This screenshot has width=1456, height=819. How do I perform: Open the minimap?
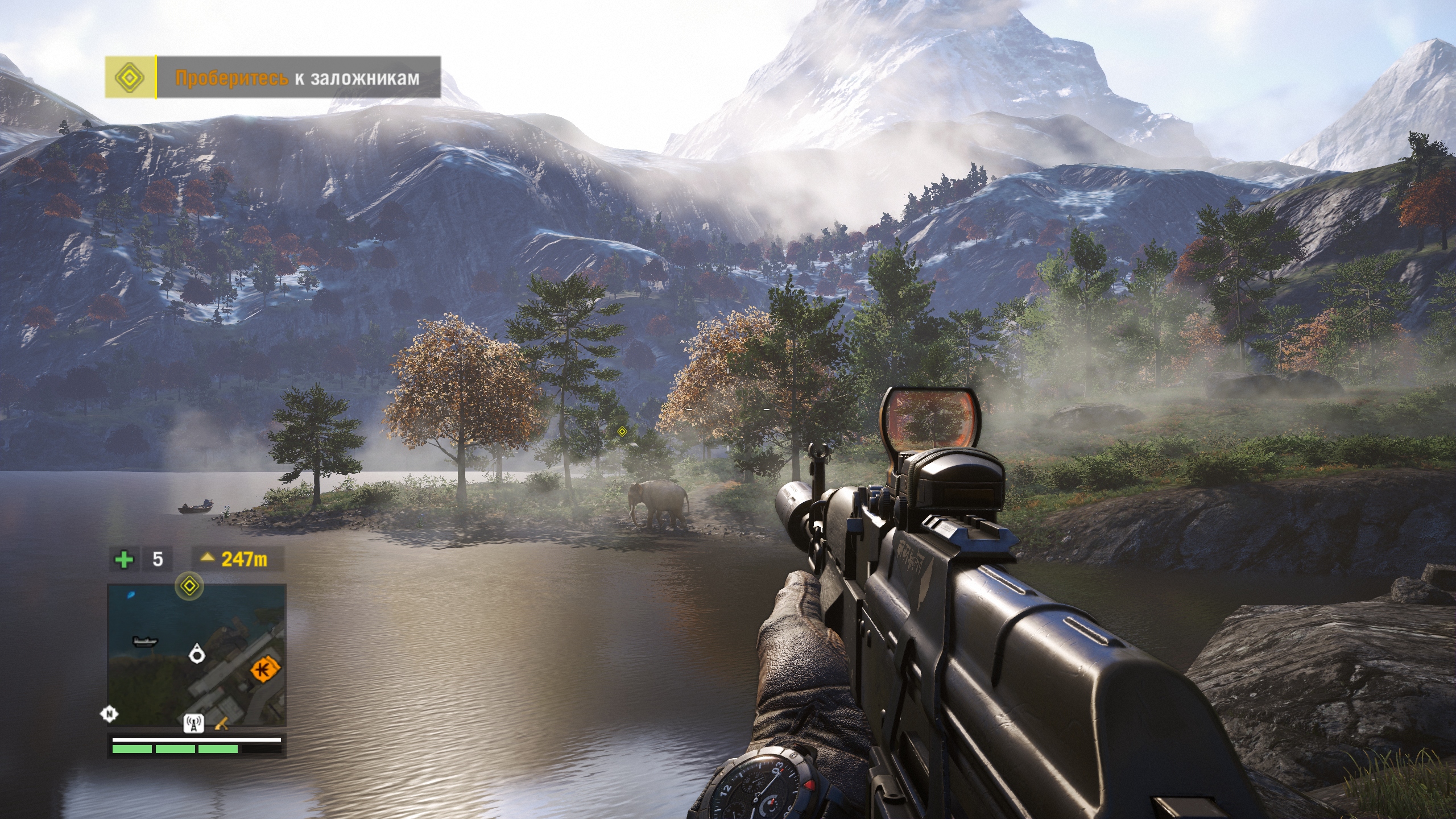click(197, 655)
